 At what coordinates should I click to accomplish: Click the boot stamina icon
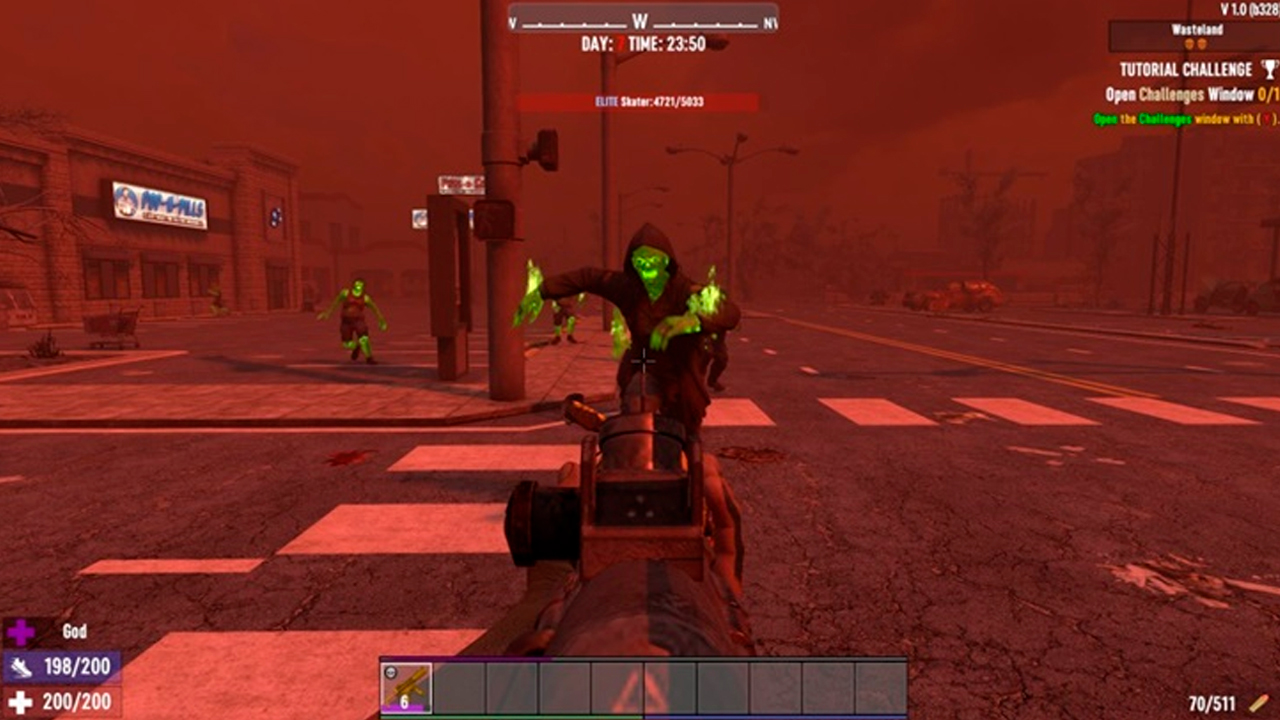pyautogui.click(x=20, y=667)
